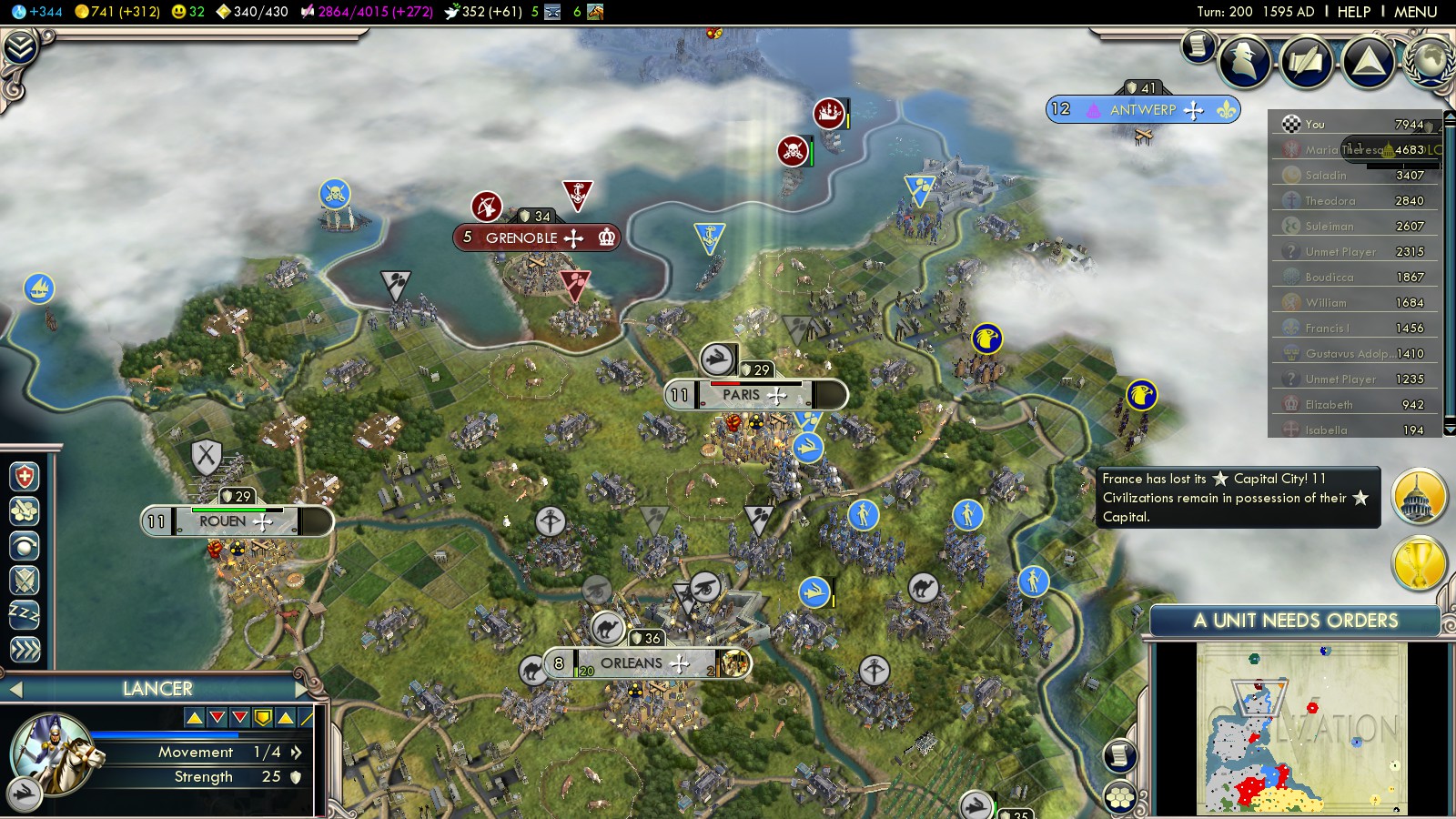Open the small notification log scroll
This screenshot has width=1456, height=819.
click(x=1198, y=45)
